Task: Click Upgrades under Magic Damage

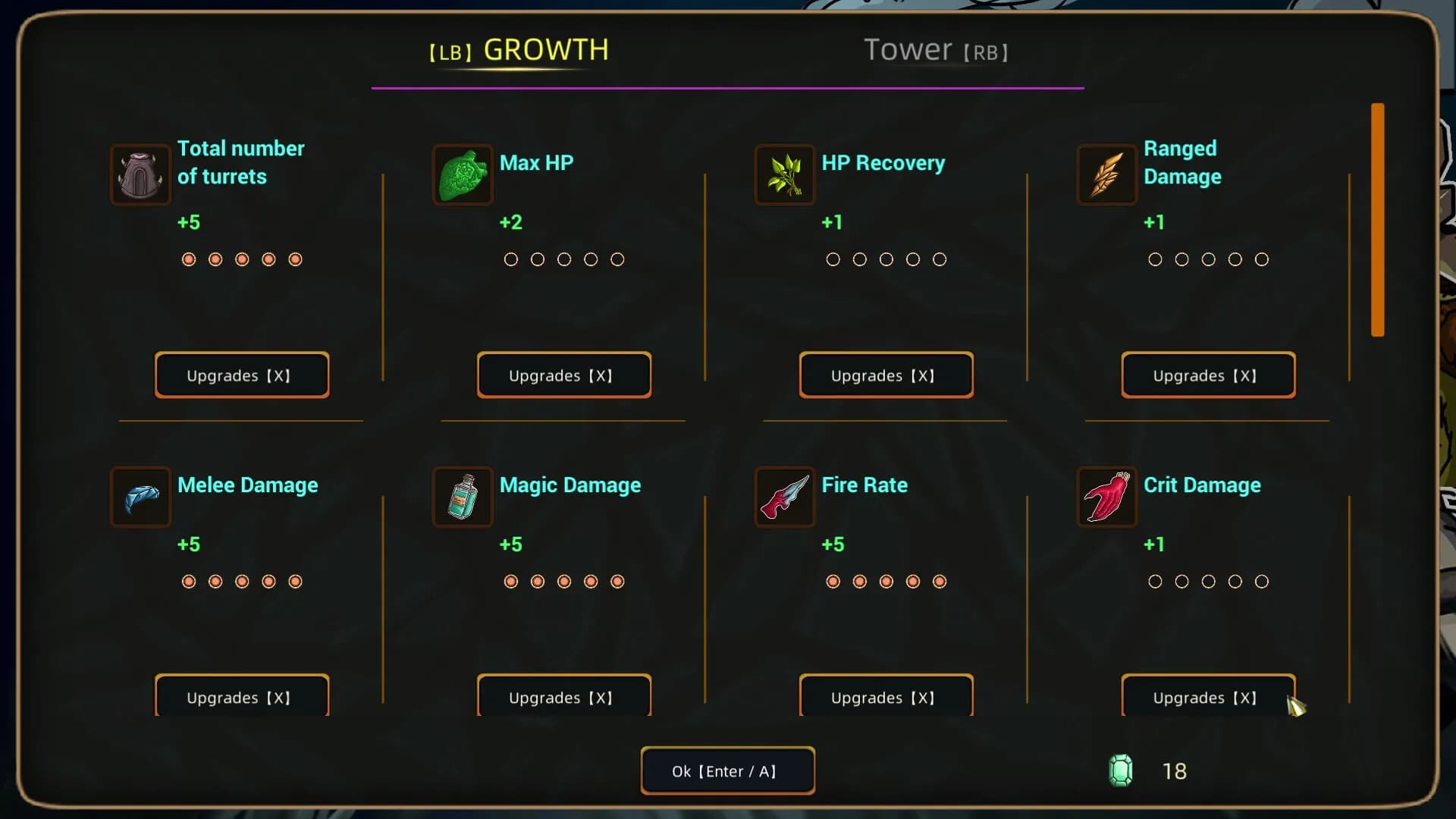Action: 563,696
